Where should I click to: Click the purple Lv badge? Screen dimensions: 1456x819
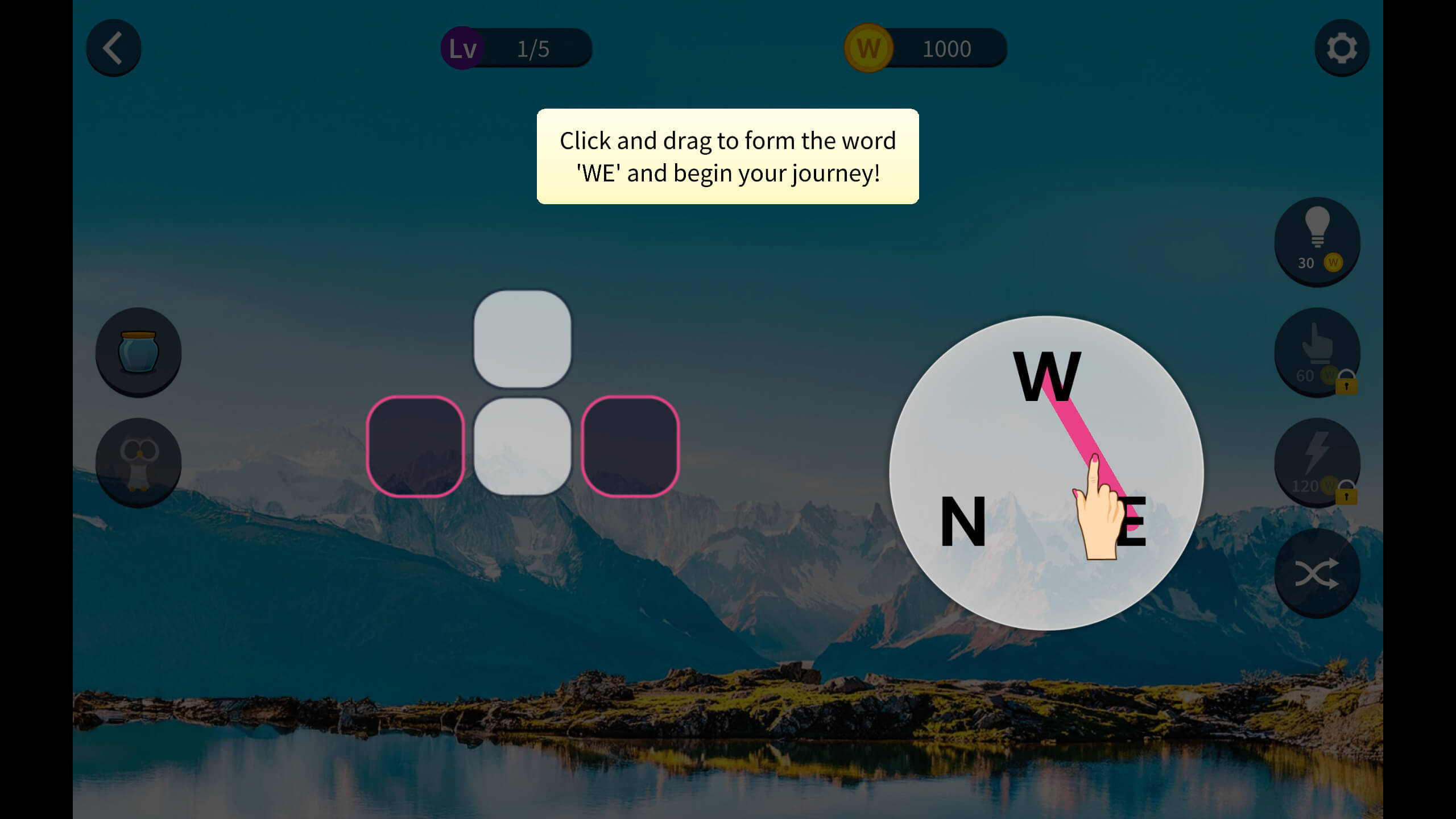pyautogui.click(x=462, y=48)
